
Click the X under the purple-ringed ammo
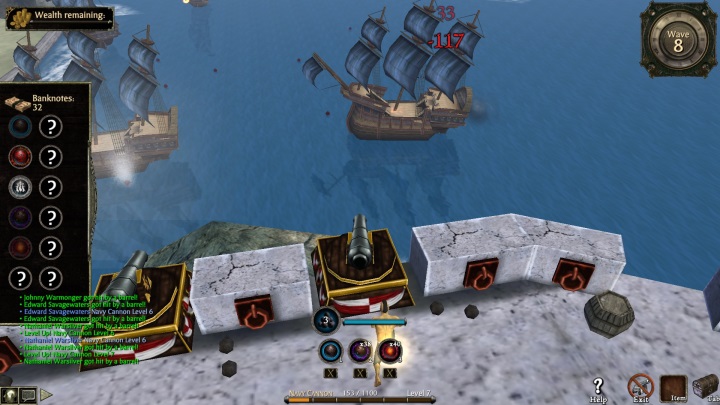(360, 373)
